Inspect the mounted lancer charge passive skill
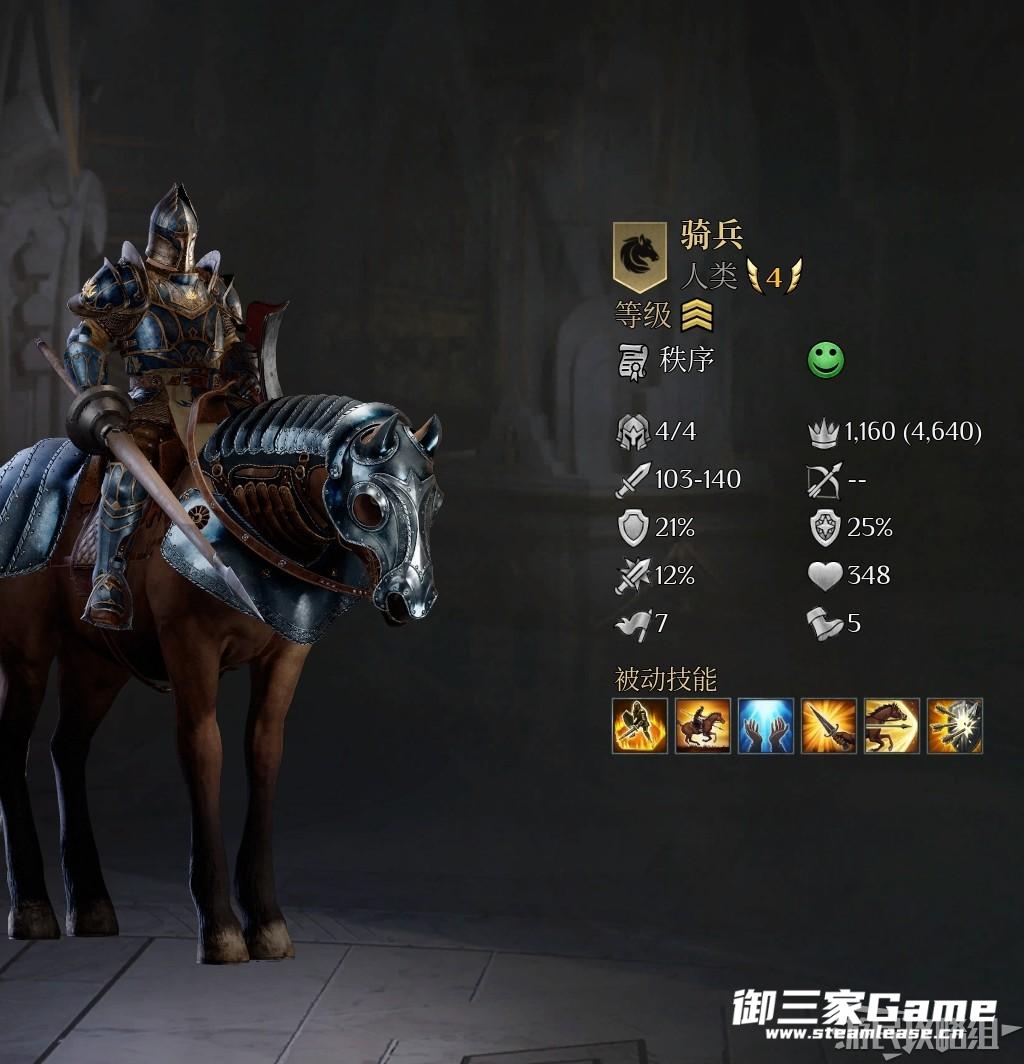The height and width of the screenshot is (1064, 1024). pyautogui.click(x=703, y=726)
